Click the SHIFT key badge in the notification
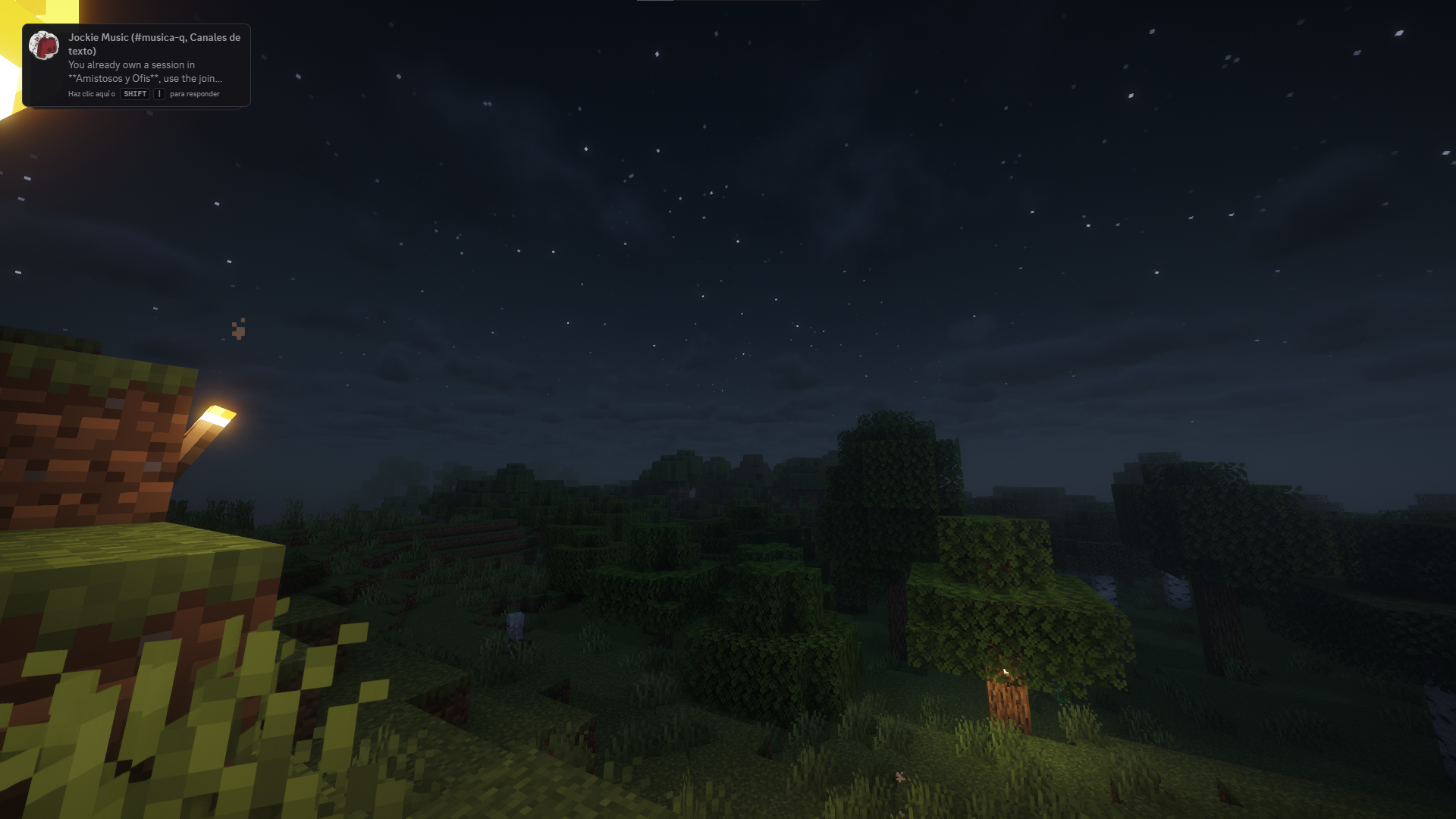Image resolution: width=1456 pixels, height=819 pixels. pyautogui.click(x=133, y=94)
